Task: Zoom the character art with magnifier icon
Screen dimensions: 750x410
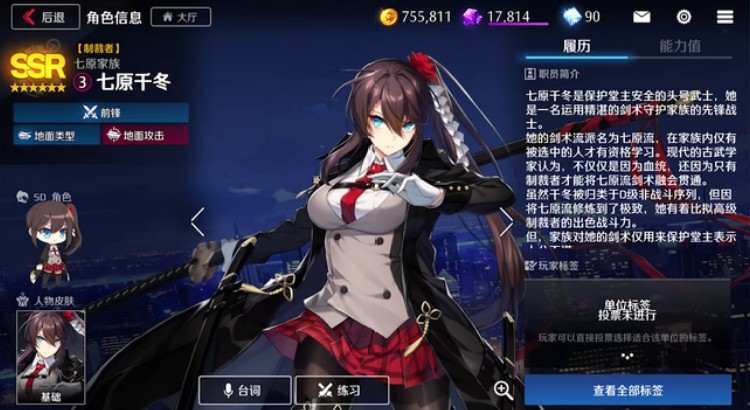Action: 503,390
